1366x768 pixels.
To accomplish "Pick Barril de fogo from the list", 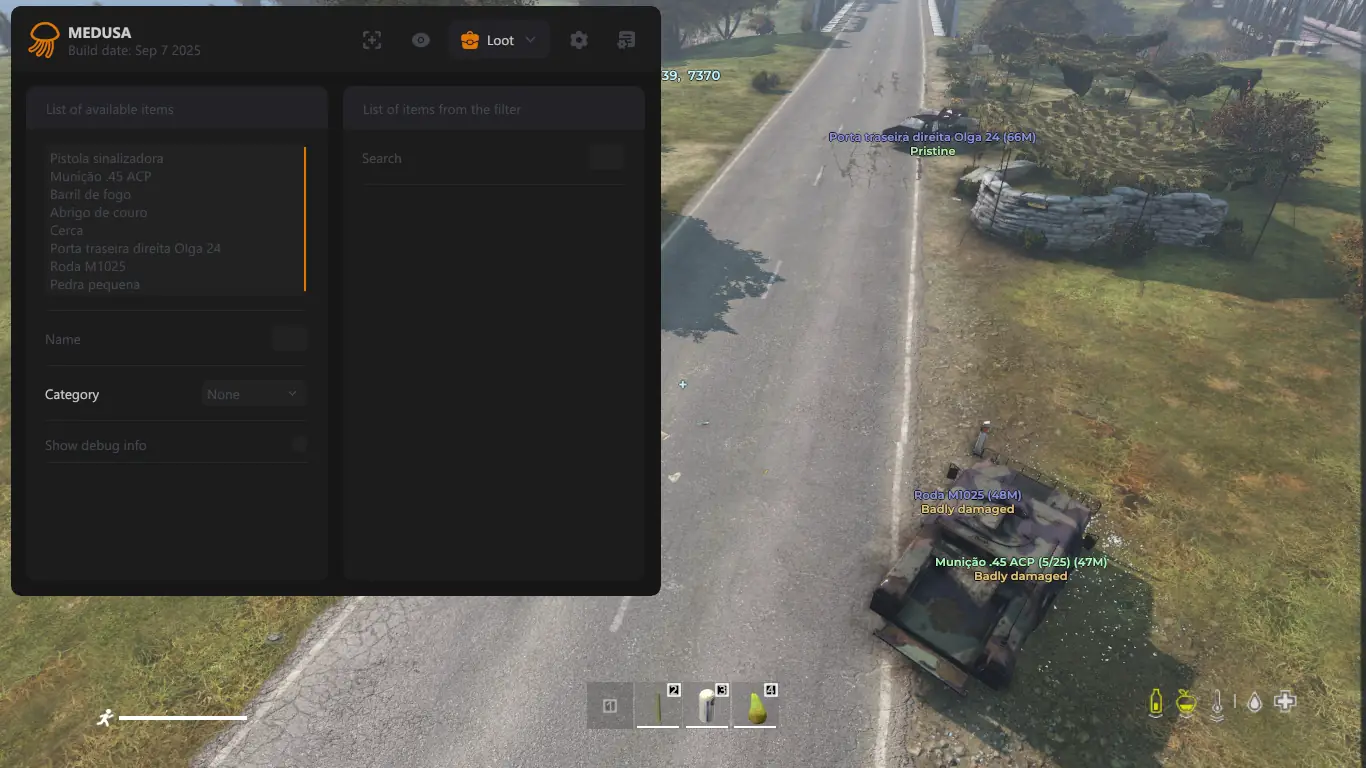I will click(90, 194).
